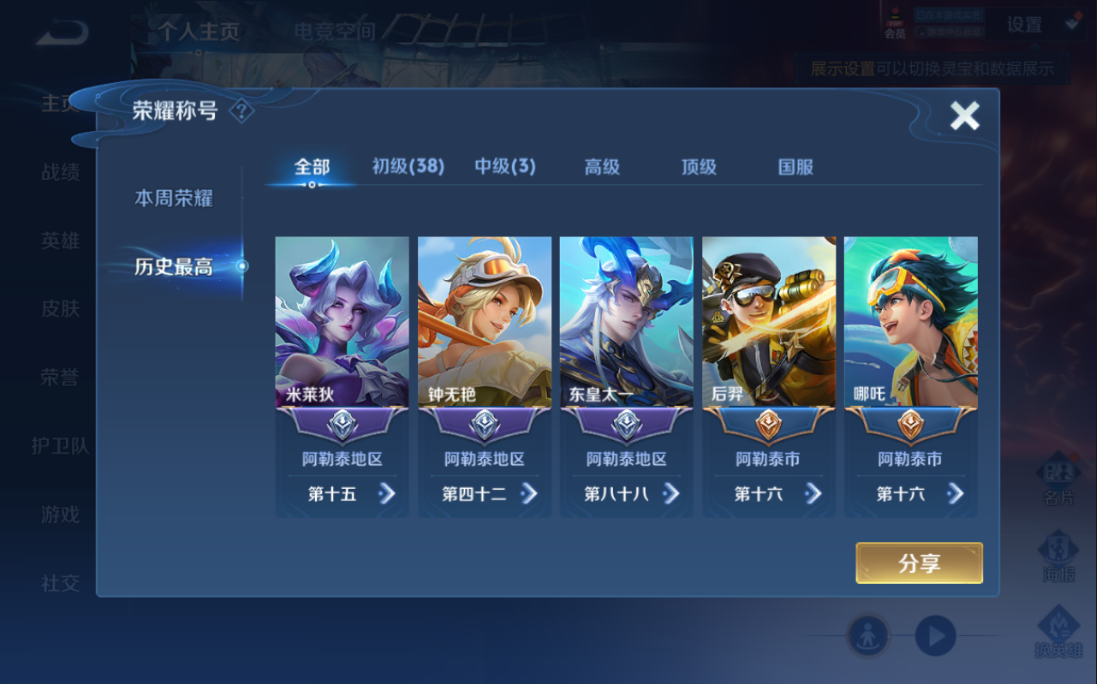The width and height of the screenshot is (1097, 684).
Task: Show the 高级 tab
Action: click(602, 167)
